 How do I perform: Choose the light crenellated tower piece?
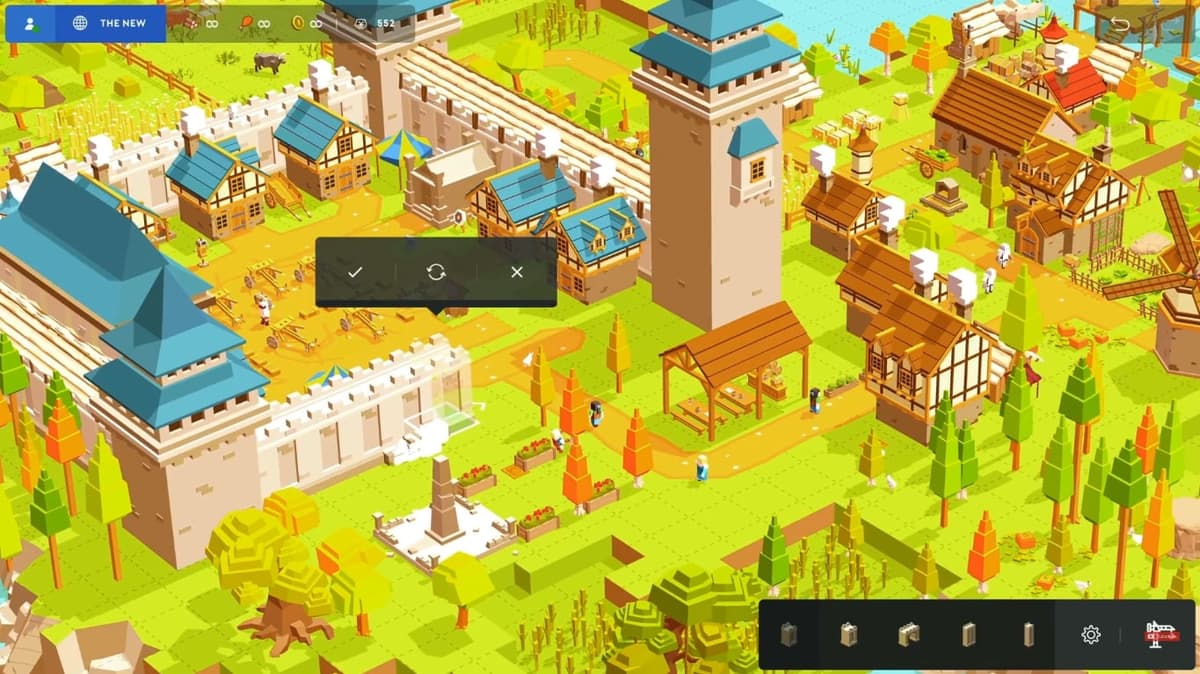pos(849,634)
